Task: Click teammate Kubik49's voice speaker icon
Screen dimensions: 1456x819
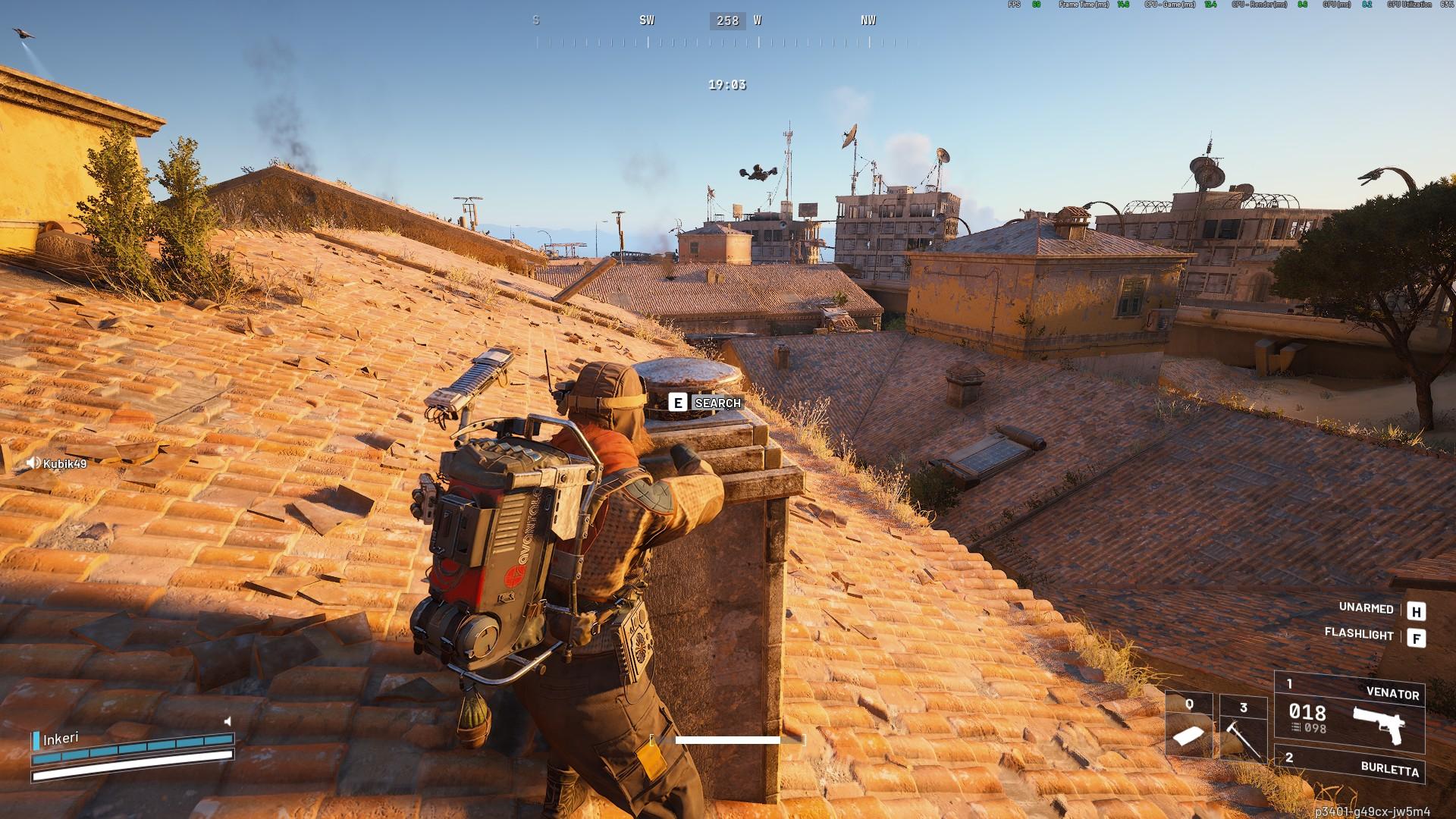Action: [x=33, y=463]
